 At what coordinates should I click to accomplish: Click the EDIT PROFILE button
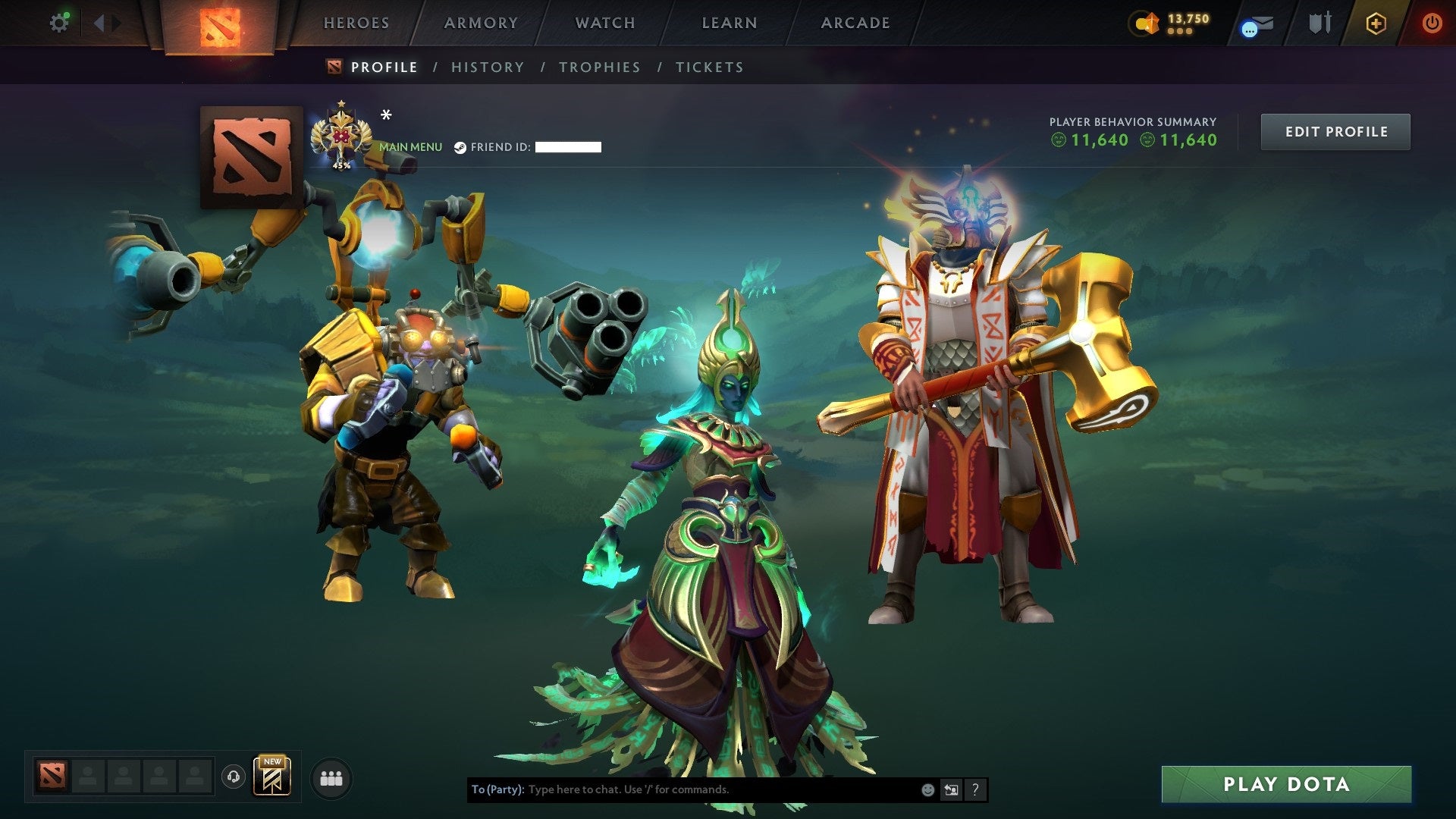pyautogui.click(x=1335, y=130)
